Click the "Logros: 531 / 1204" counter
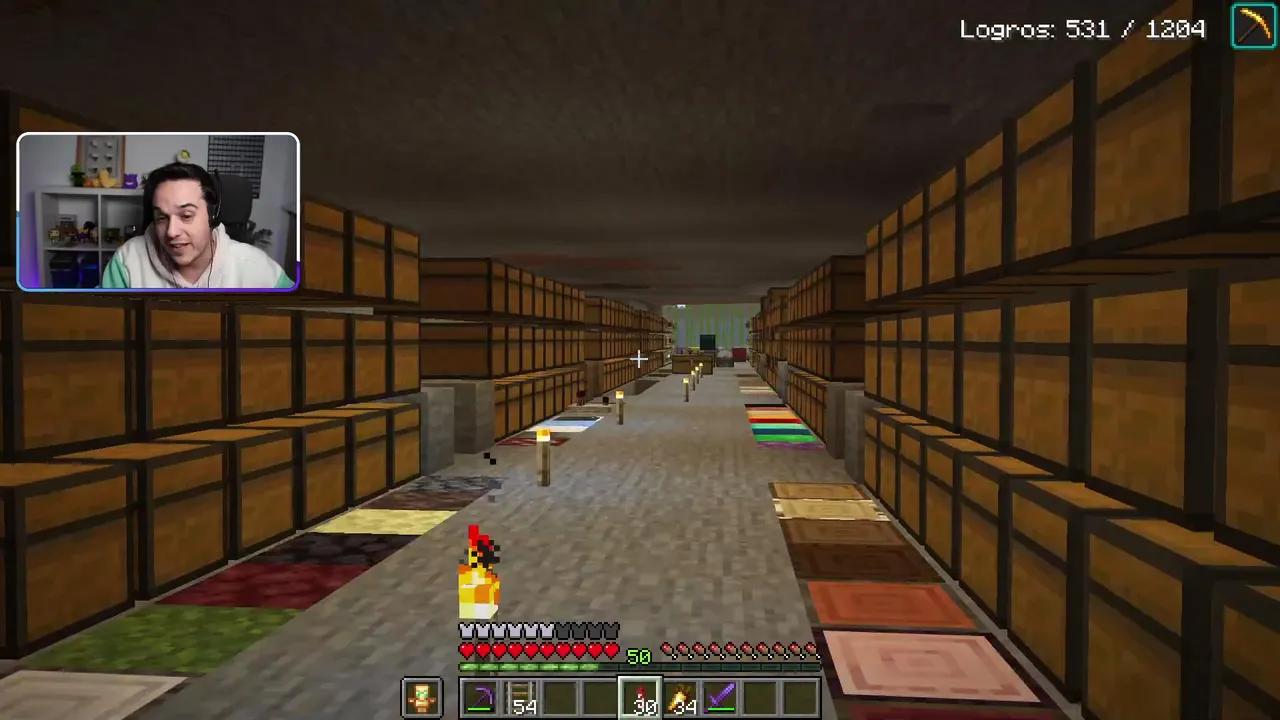Viewport: 1280px width, 720px height. (1083, 29)
